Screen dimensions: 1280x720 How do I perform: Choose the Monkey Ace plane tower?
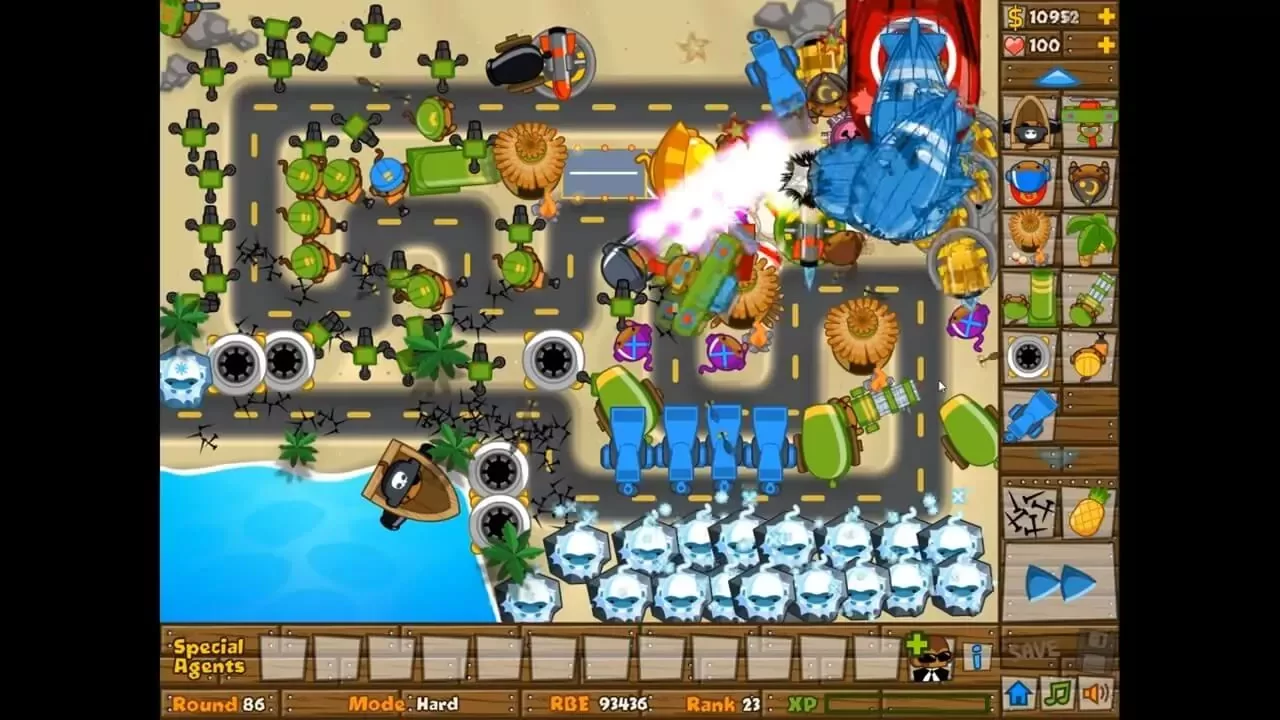(1089, 120)
